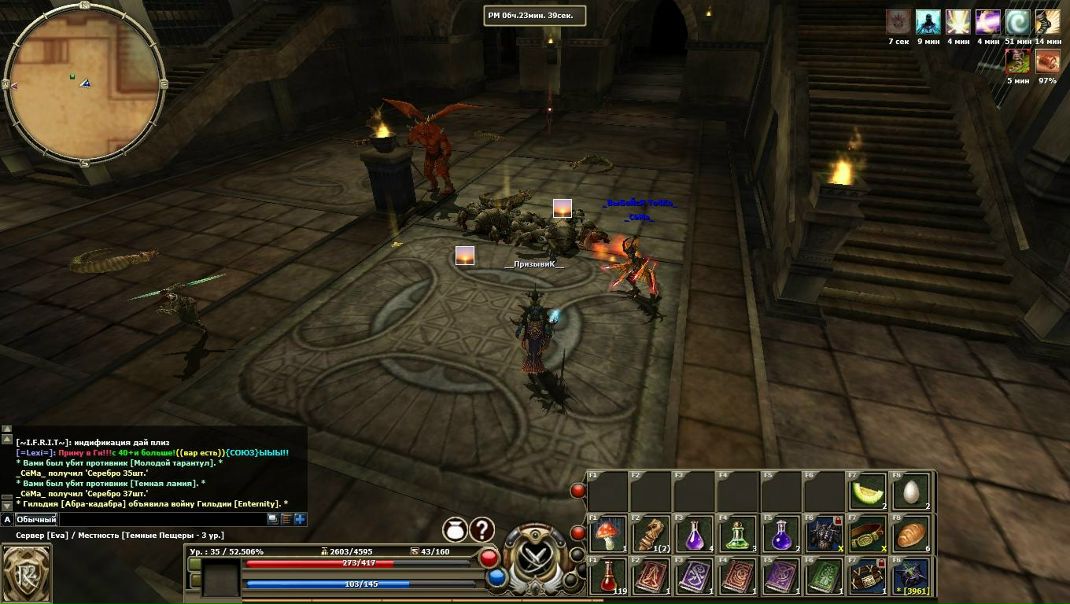Open the inventory bag button
The width and height of the screenshot is (1070, 604).
click(455, 529)
